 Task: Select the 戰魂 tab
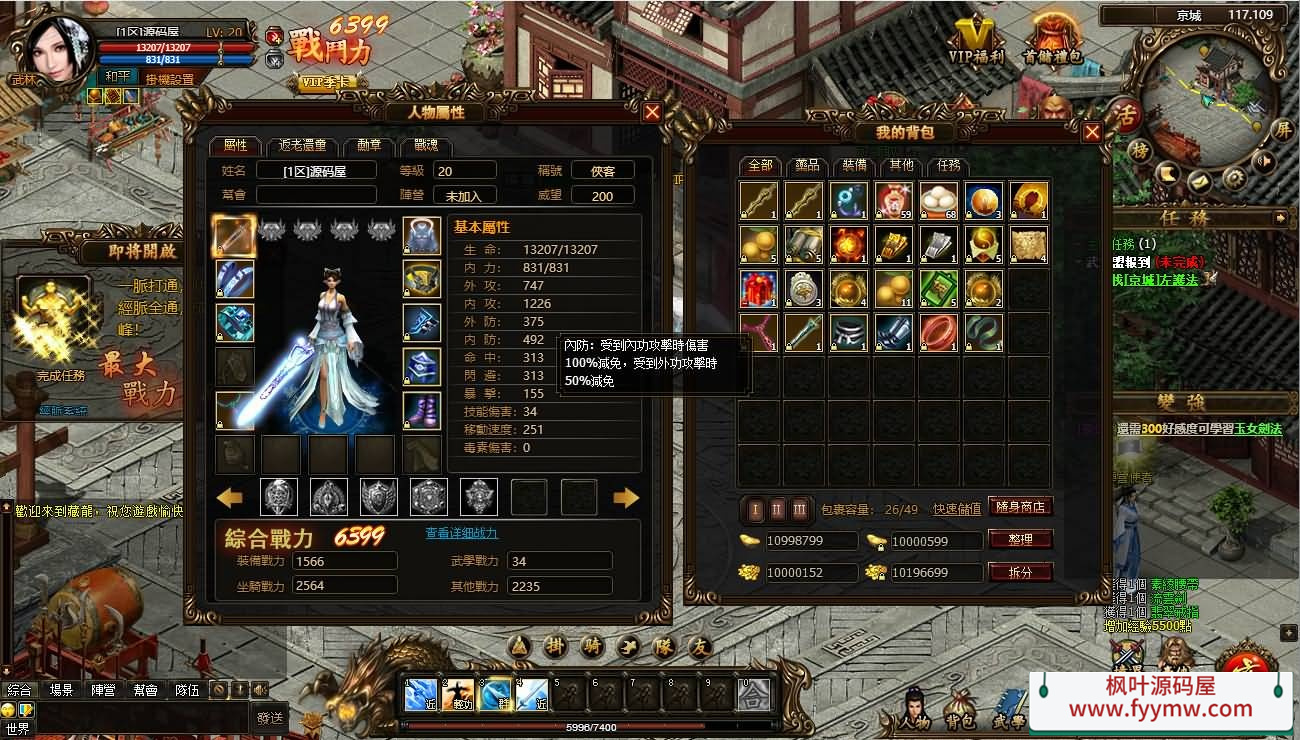[426, 146]
